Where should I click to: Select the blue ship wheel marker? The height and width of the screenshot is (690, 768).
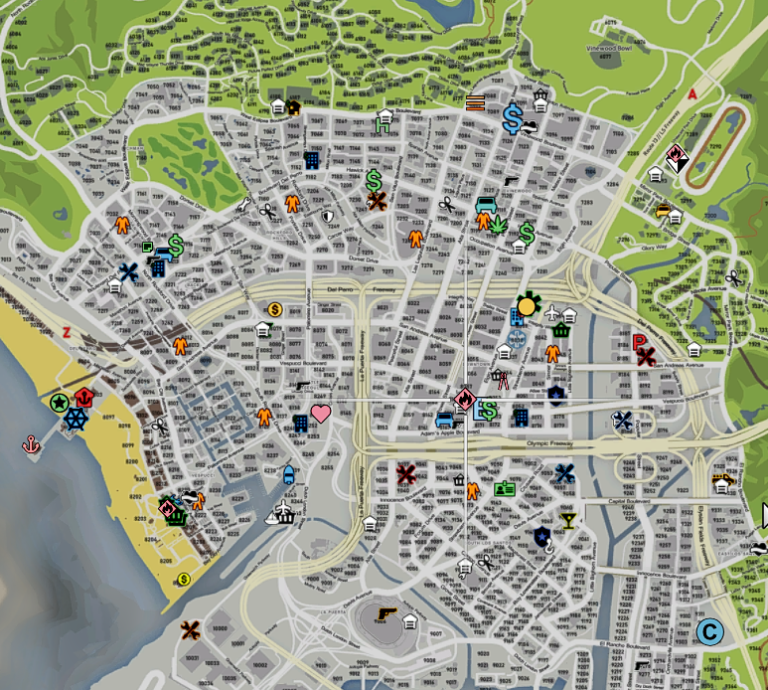[x=77, y=418]
